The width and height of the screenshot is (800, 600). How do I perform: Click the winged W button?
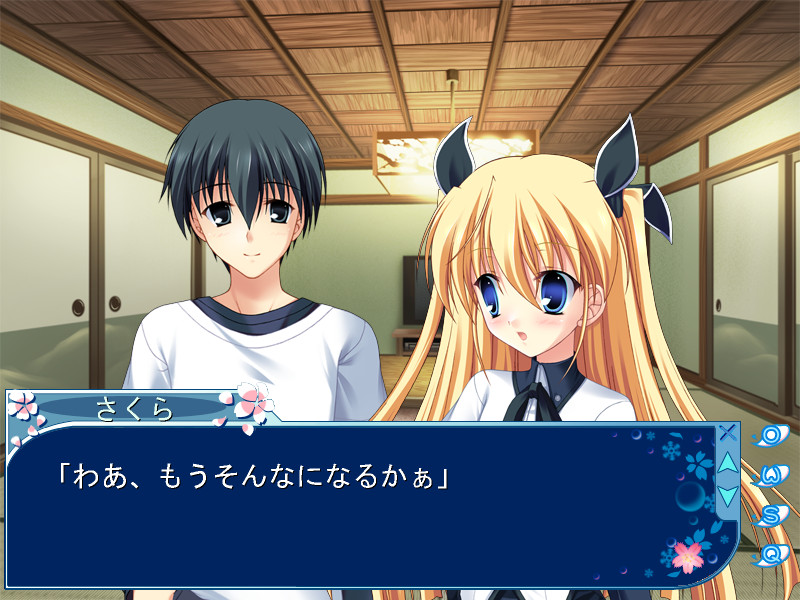click(771, 475)
